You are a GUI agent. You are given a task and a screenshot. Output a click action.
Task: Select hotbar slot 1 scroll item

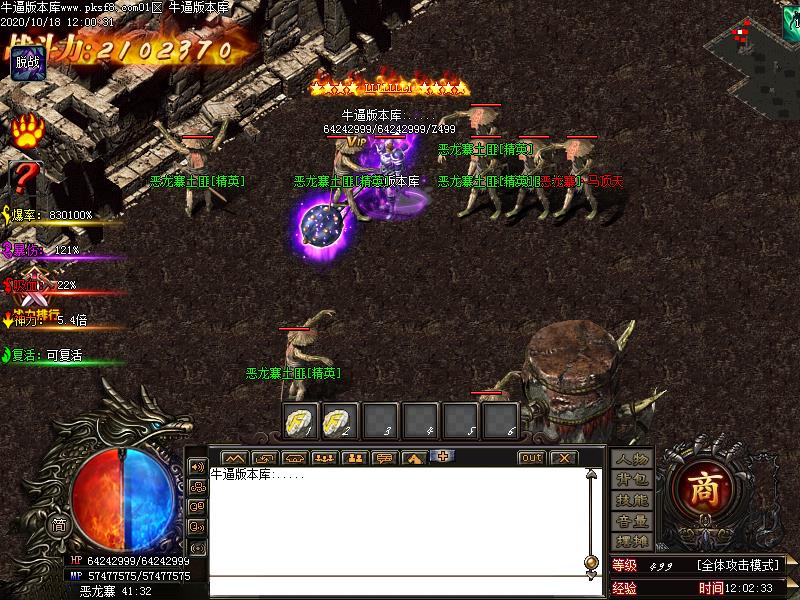(300, 420)
